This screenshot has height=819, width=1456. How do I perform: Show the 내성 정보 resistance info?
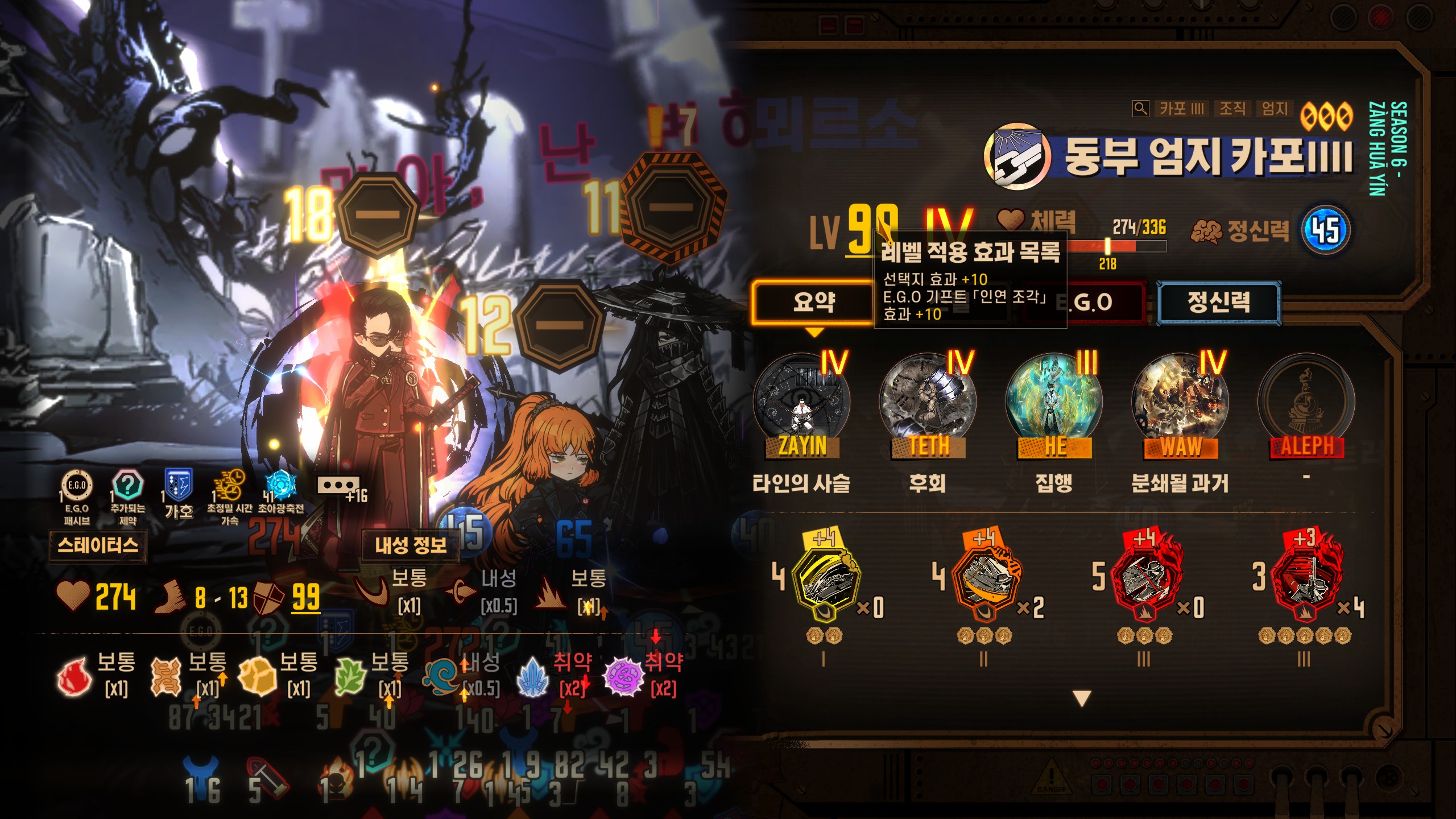[410, 546]
